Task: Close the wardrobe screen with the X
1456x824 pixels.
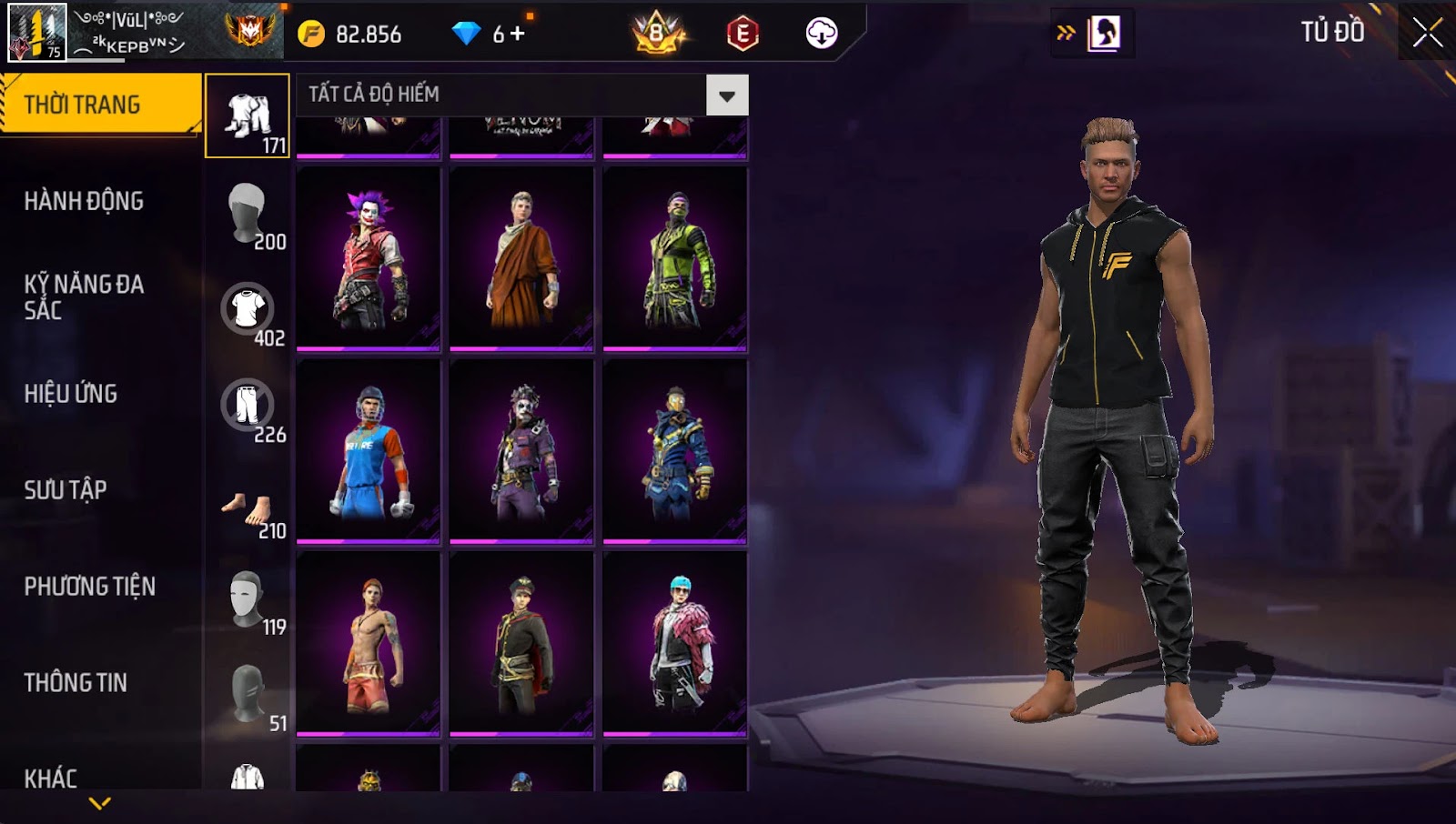Action: 1426,33
